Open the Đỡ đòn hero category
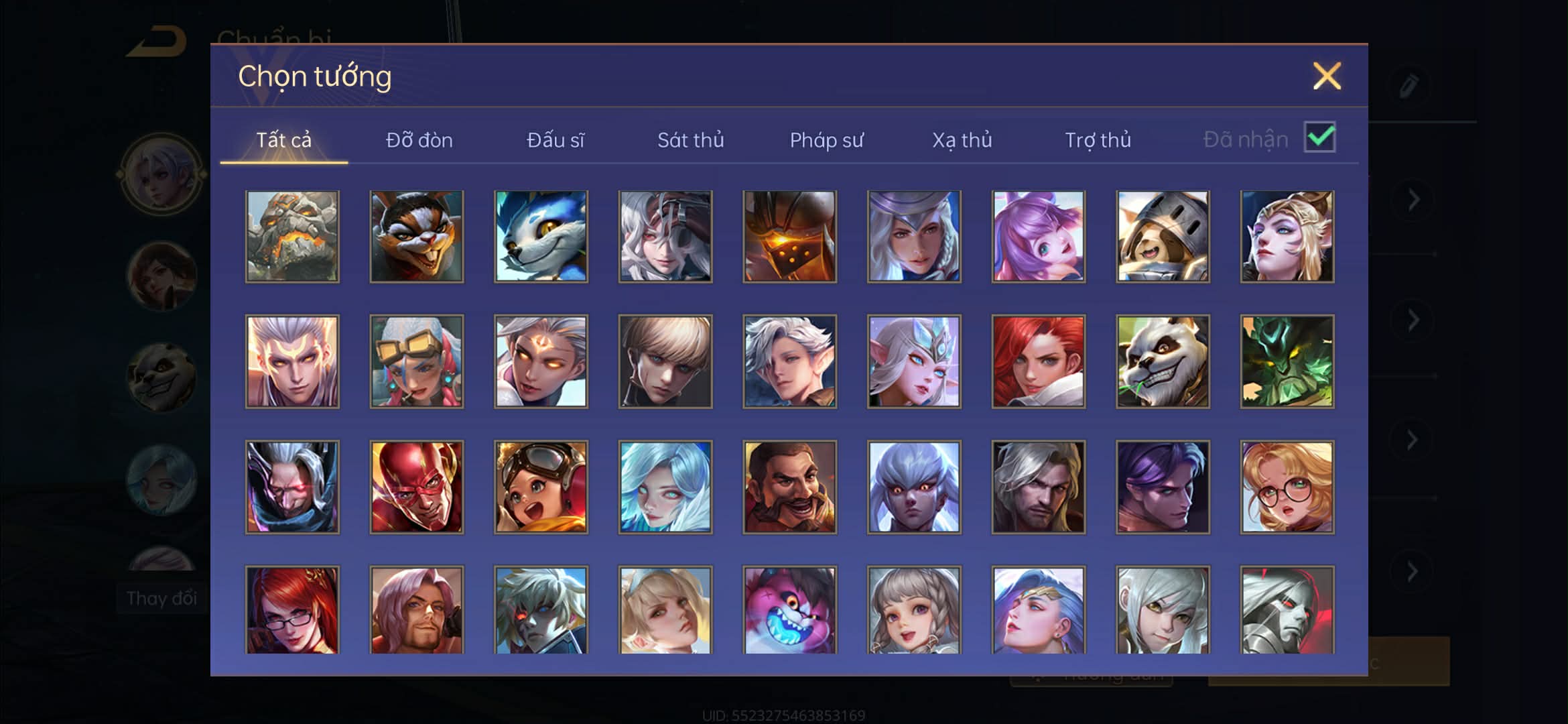 (x=419, y=139)
